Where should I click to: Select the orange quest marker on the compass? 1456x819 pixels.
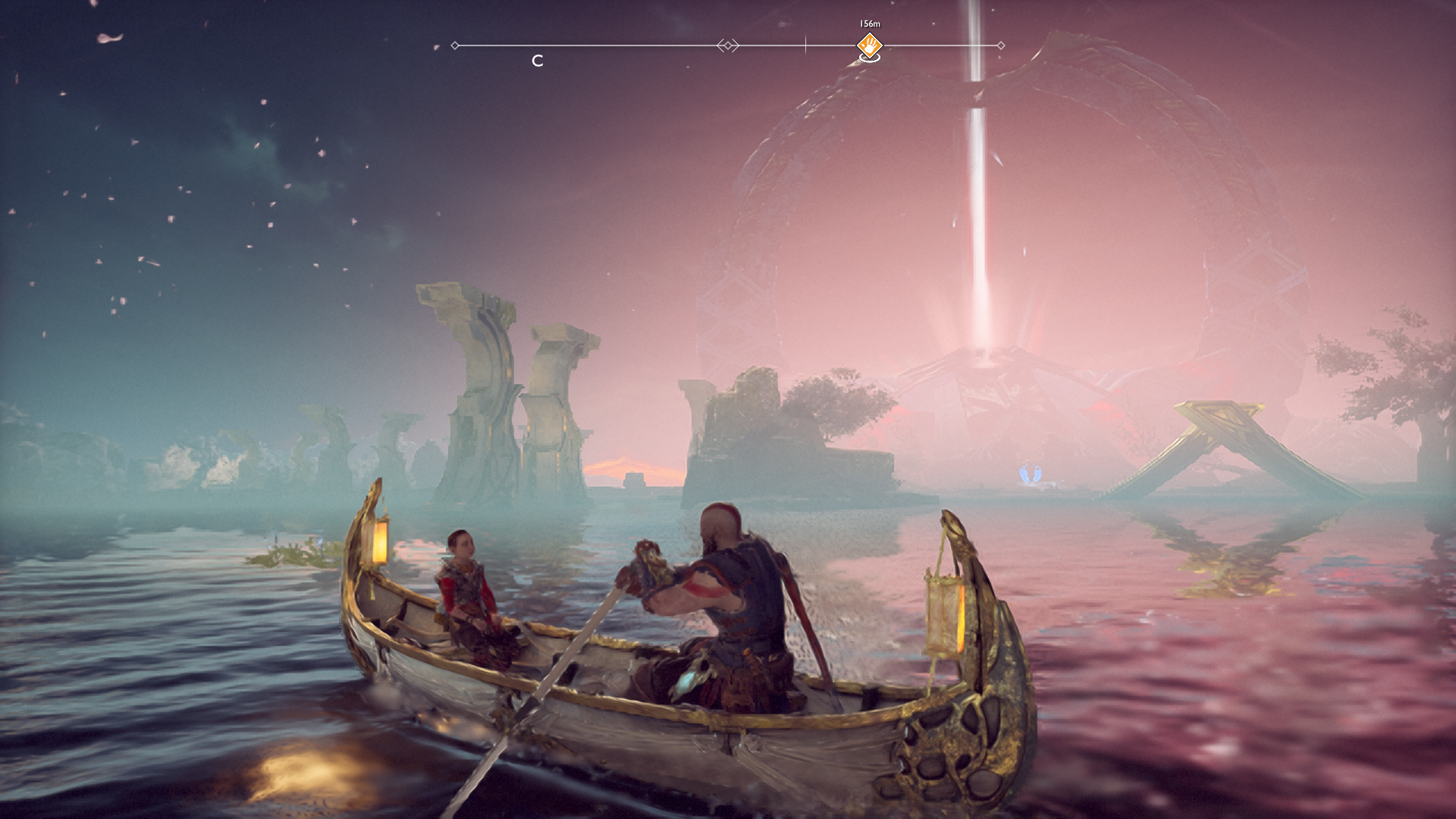869,45
